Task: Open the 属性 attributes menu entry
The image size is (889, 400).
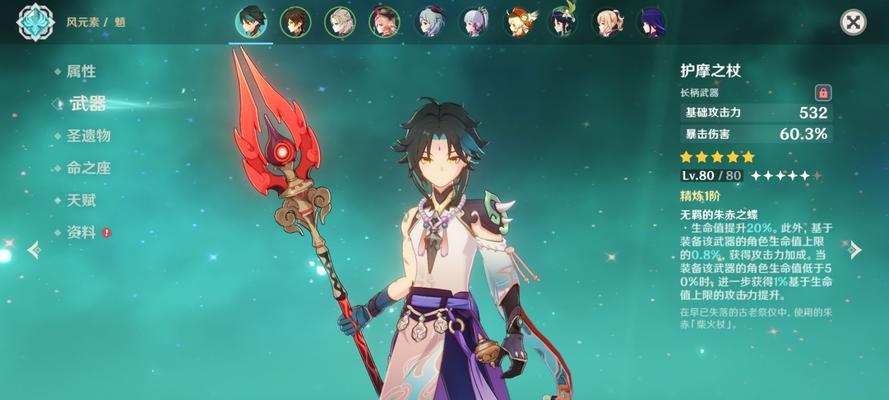Action: pos(81,71)
